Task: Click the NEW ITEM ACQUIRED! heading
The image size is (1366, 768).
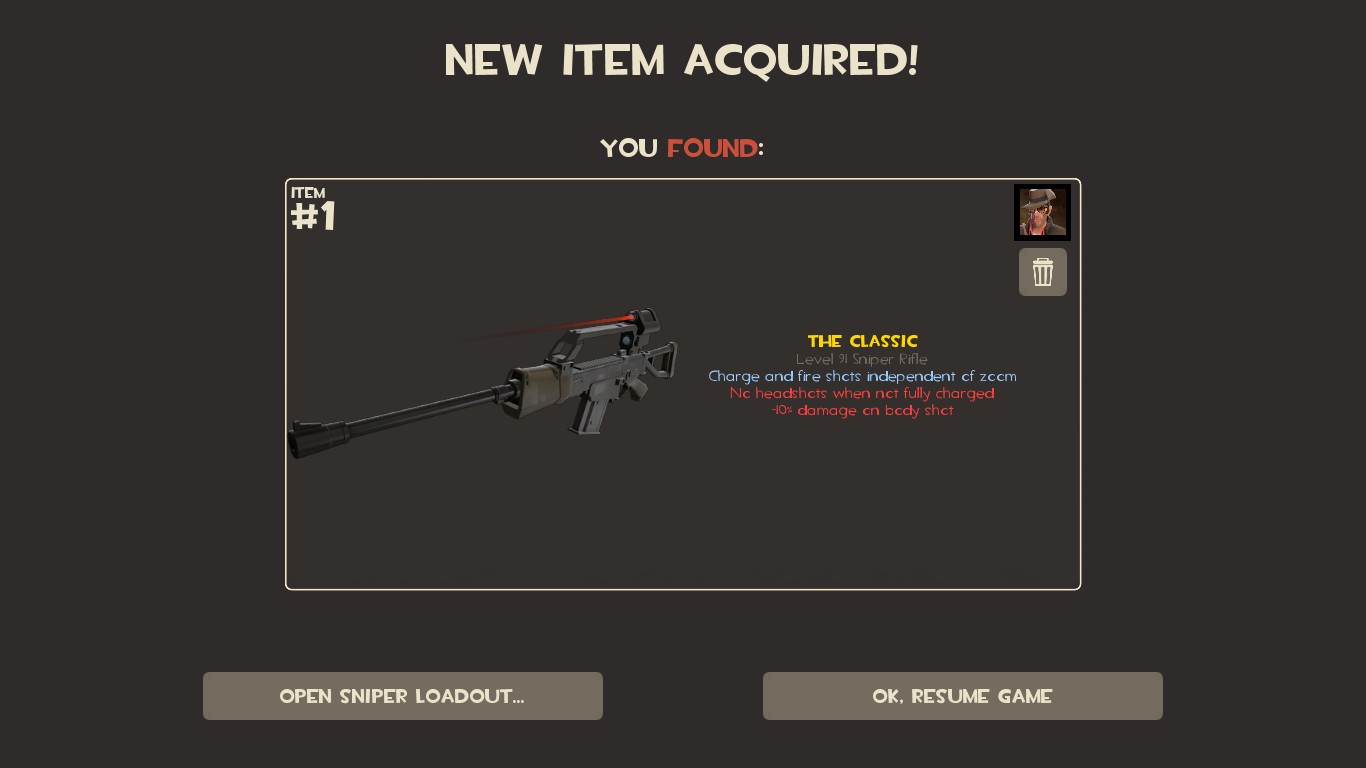Action: pyautogui.click(x=683, y=60)
